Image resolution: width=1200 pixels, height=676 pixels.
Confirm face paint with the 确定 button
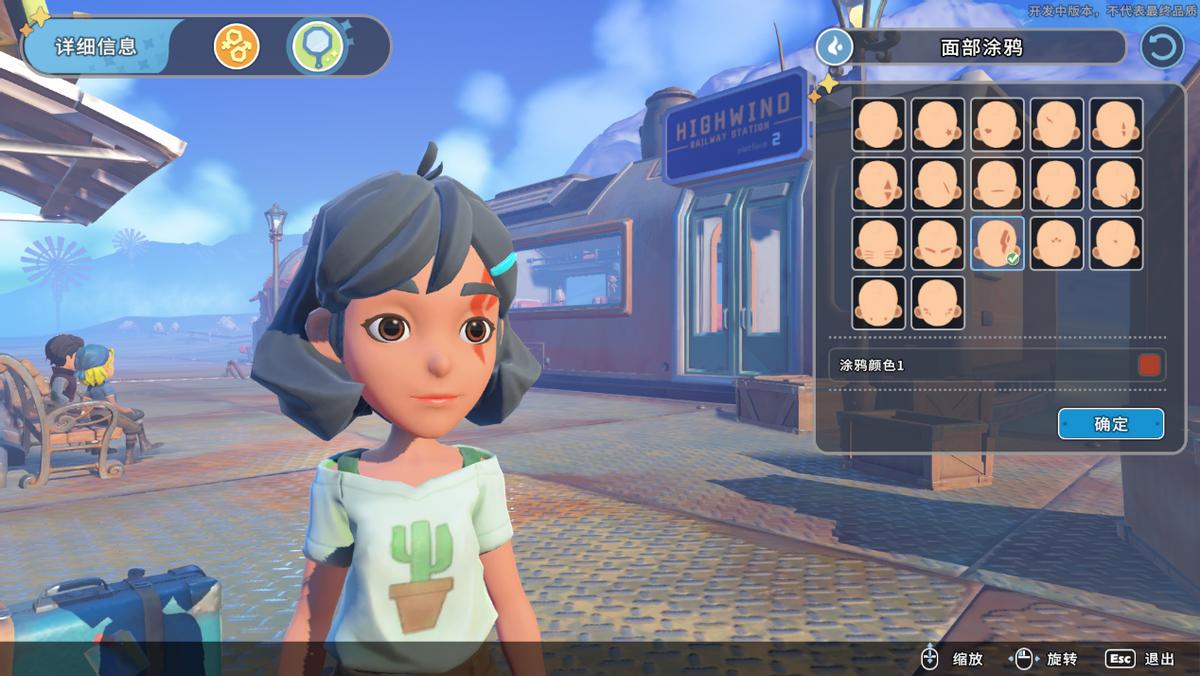point(1110,423)
